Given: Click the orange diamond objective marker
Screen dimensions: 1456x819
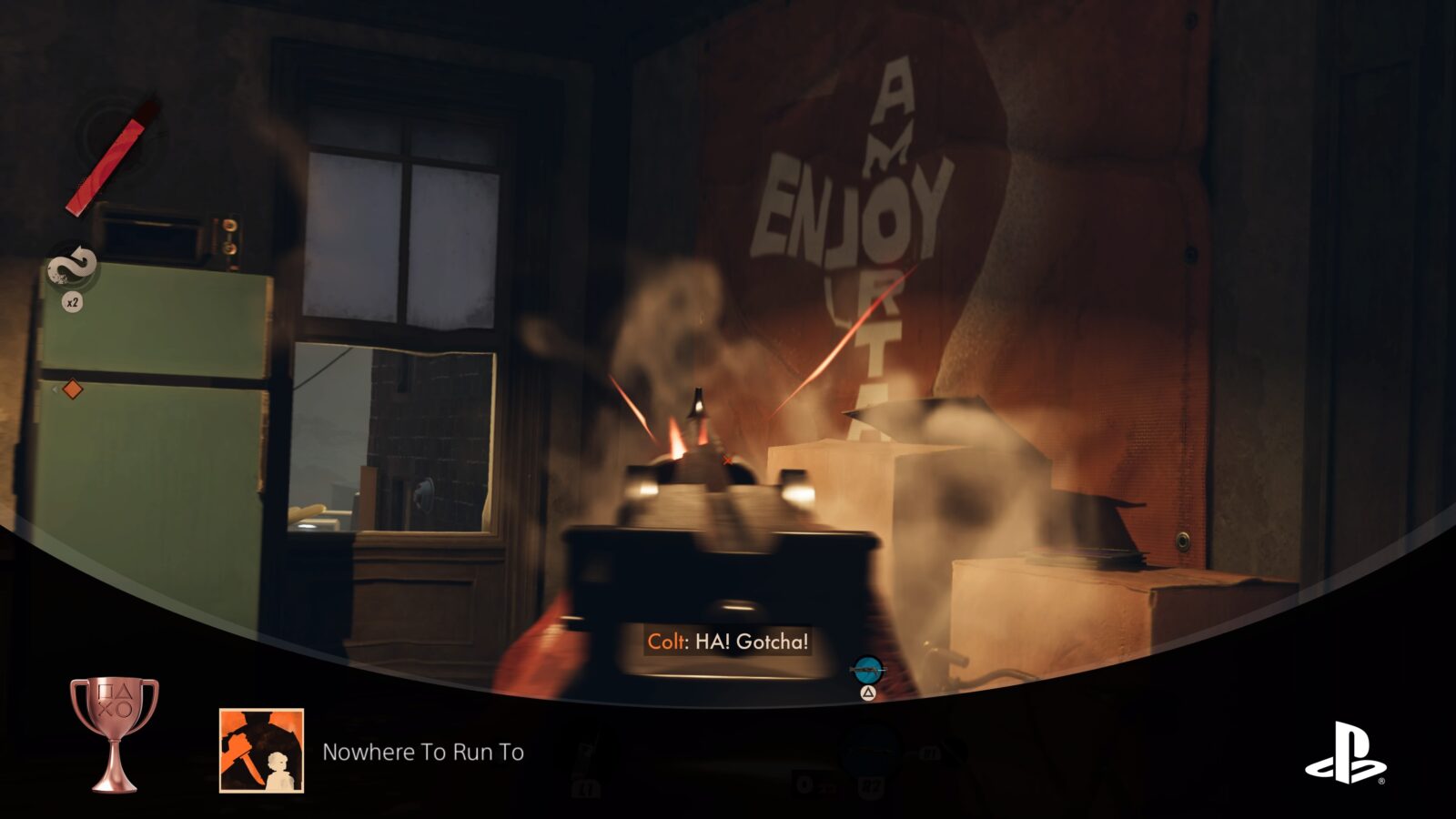Looking at the screenshot, I should coord(74,386).
